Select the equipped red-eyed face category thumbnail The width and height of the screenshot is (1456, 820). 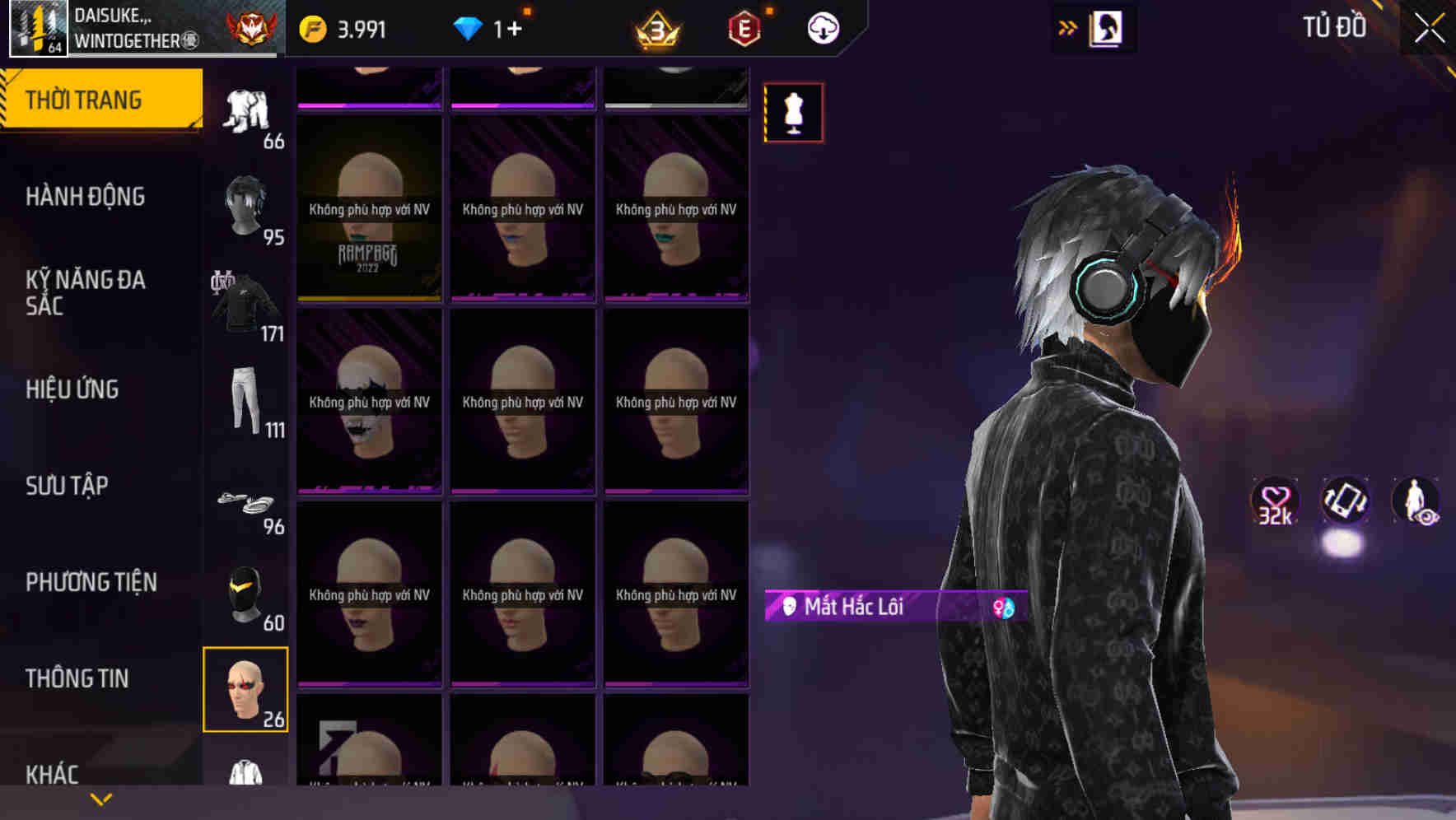[x=245, y=691]
